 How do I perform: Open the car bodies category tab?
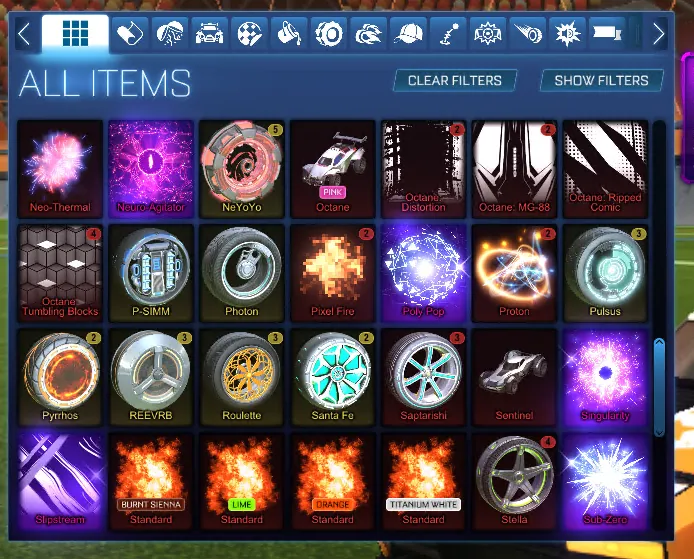click(x=210, y=34)
